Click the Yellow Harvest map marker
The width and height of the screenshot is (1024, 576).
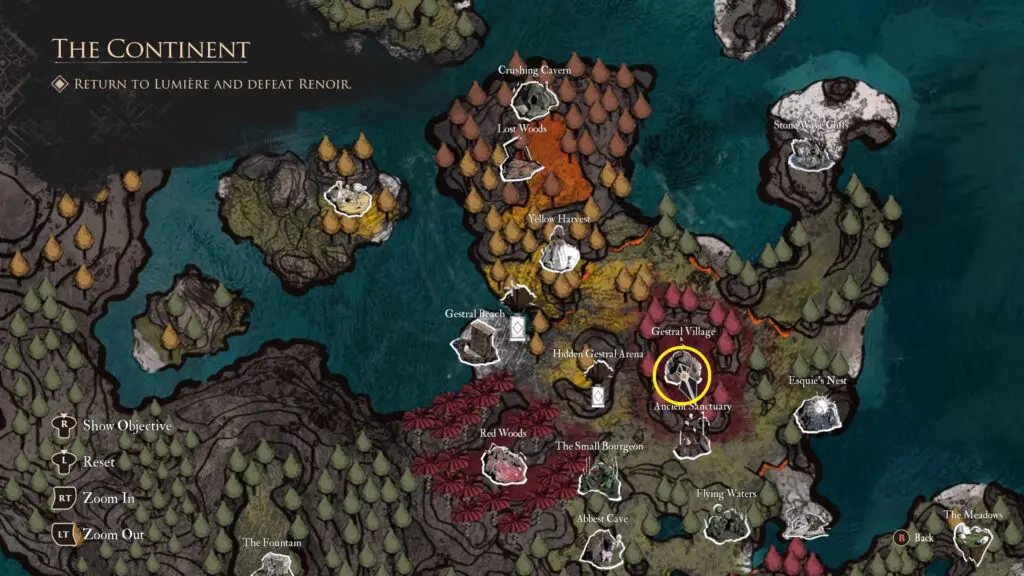[x=558, y=248]
